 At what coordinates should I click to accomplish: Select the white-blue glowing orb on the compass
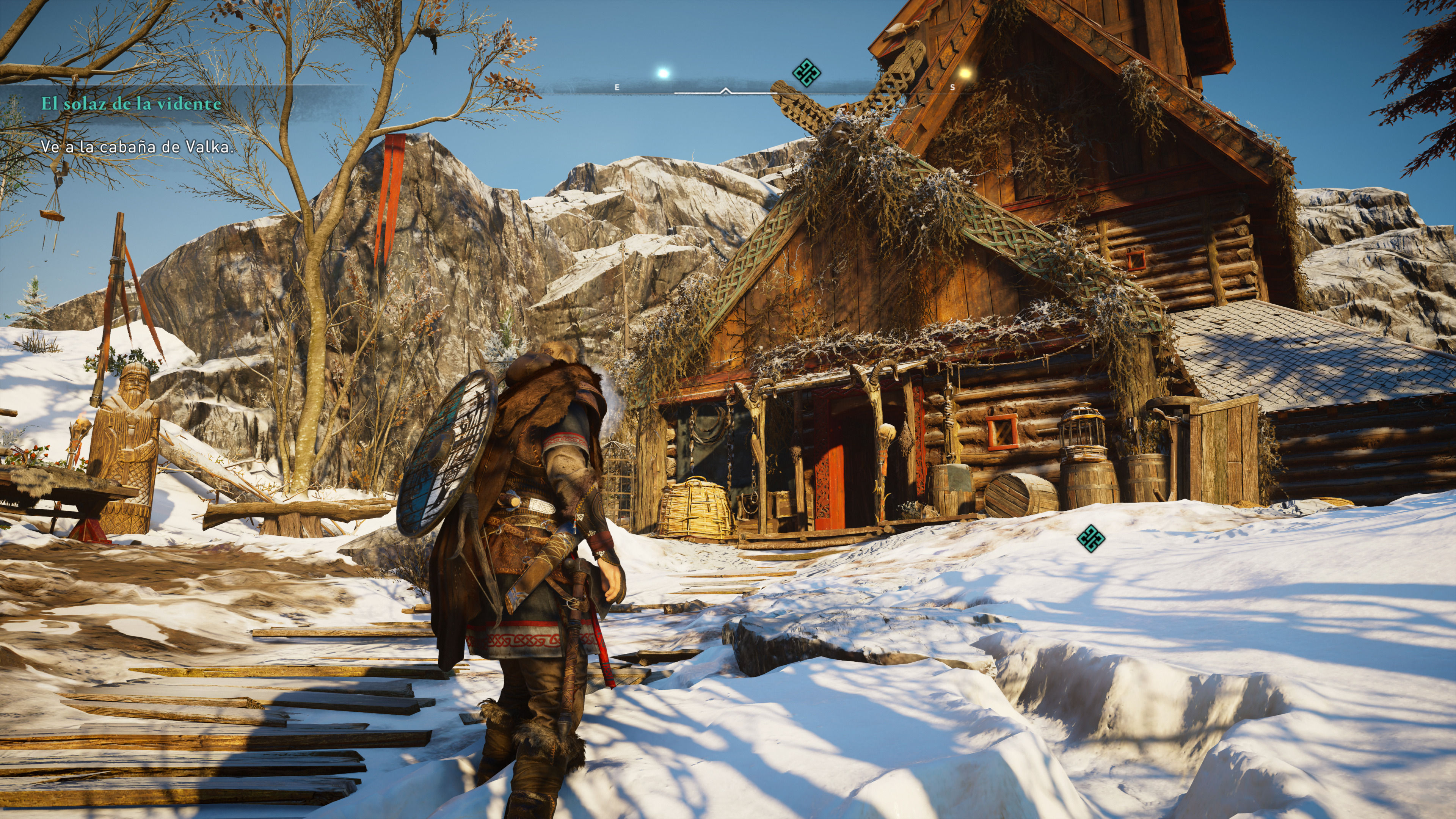coord(663,73)
